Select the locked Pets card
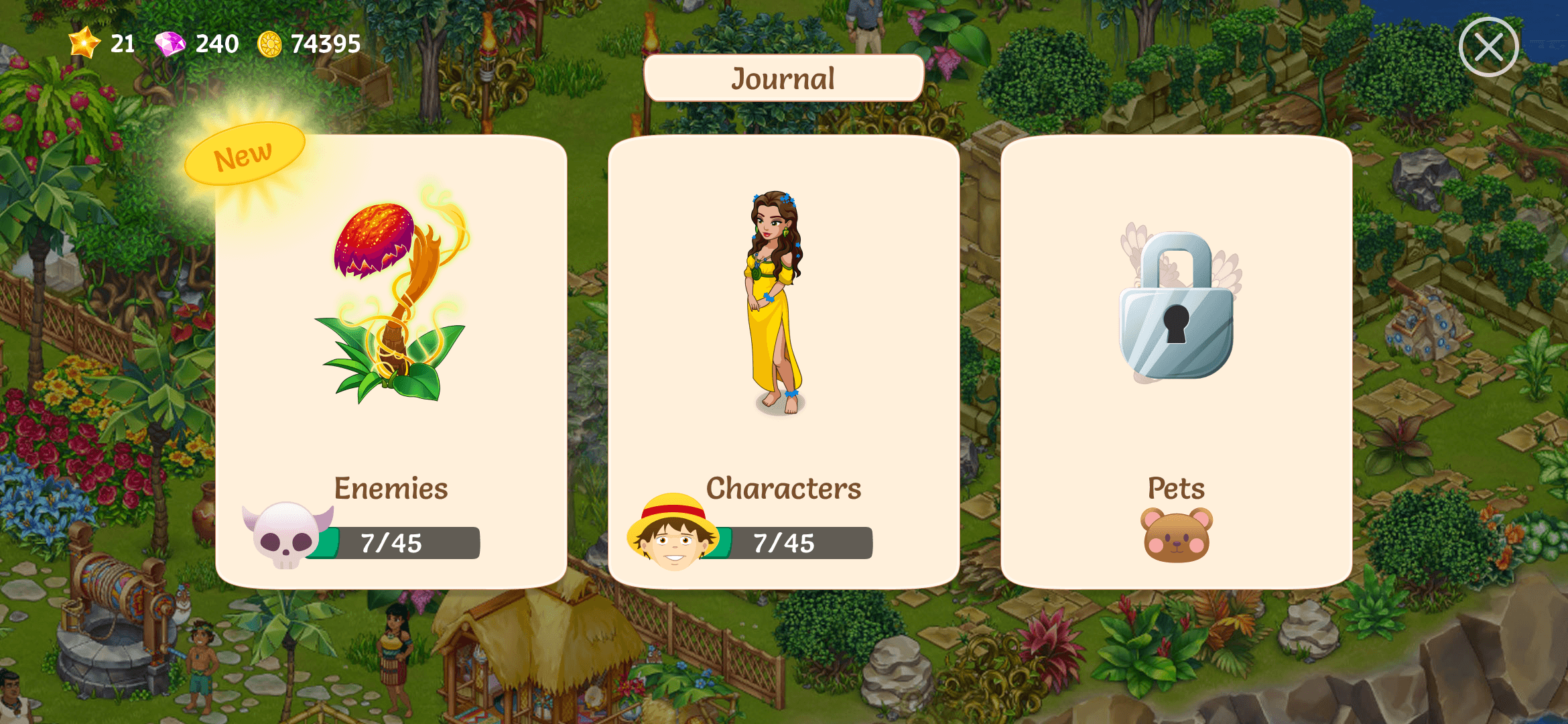The width and height of the screenshot is (1568, 724). (1176, 362)
